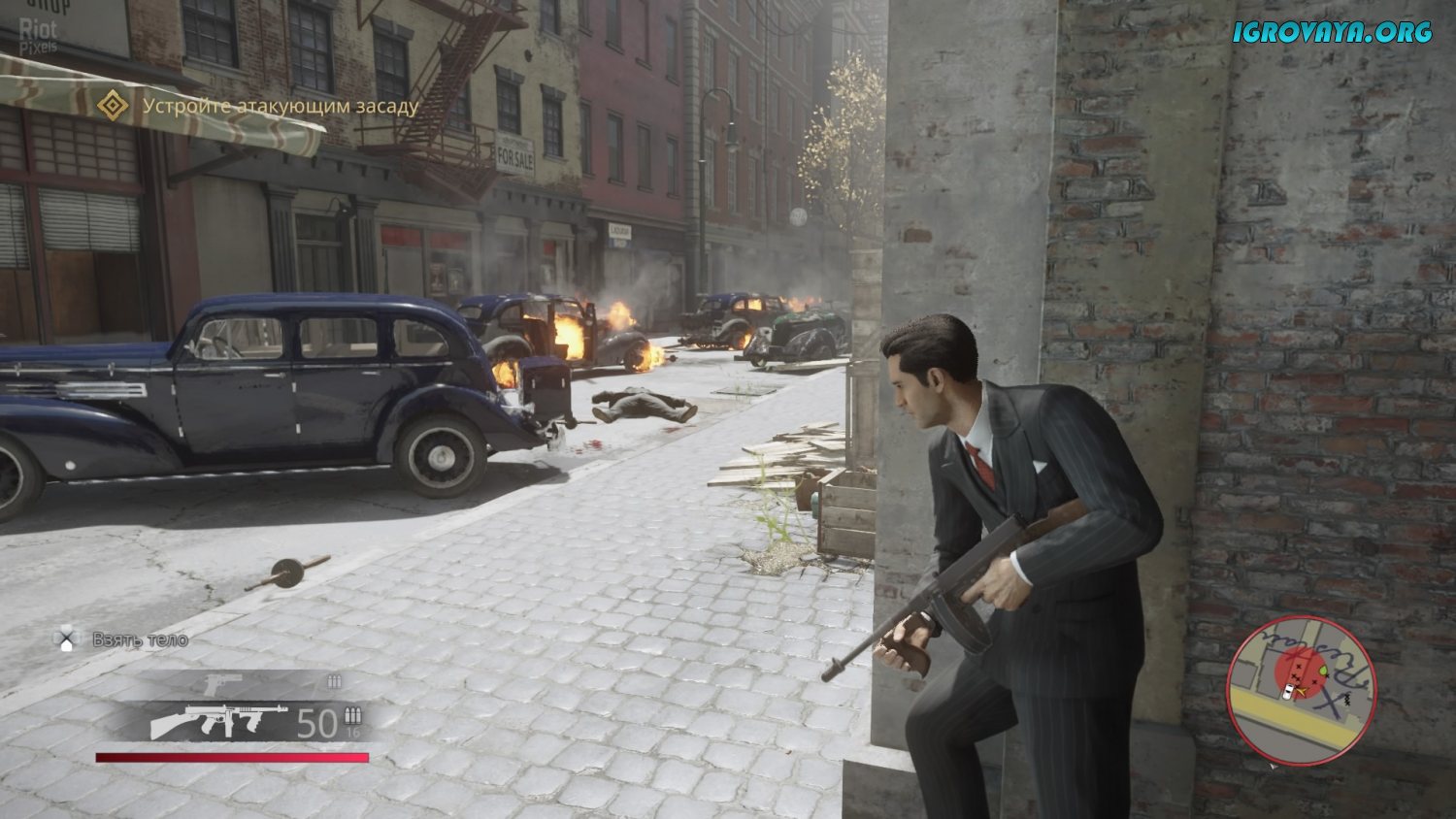Visit the IGROVAYA.ORG watermark link

click(1333, 32)
